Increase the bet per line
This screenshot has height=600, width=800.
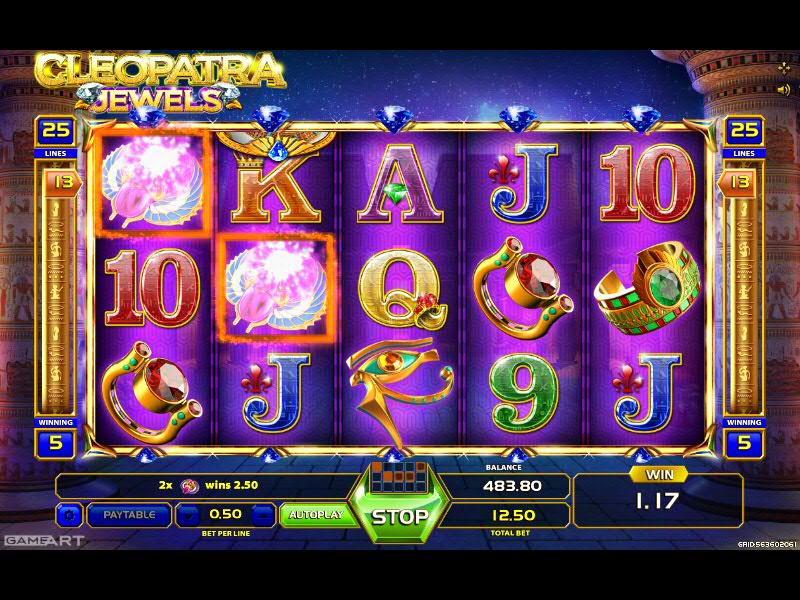[261, 515]
